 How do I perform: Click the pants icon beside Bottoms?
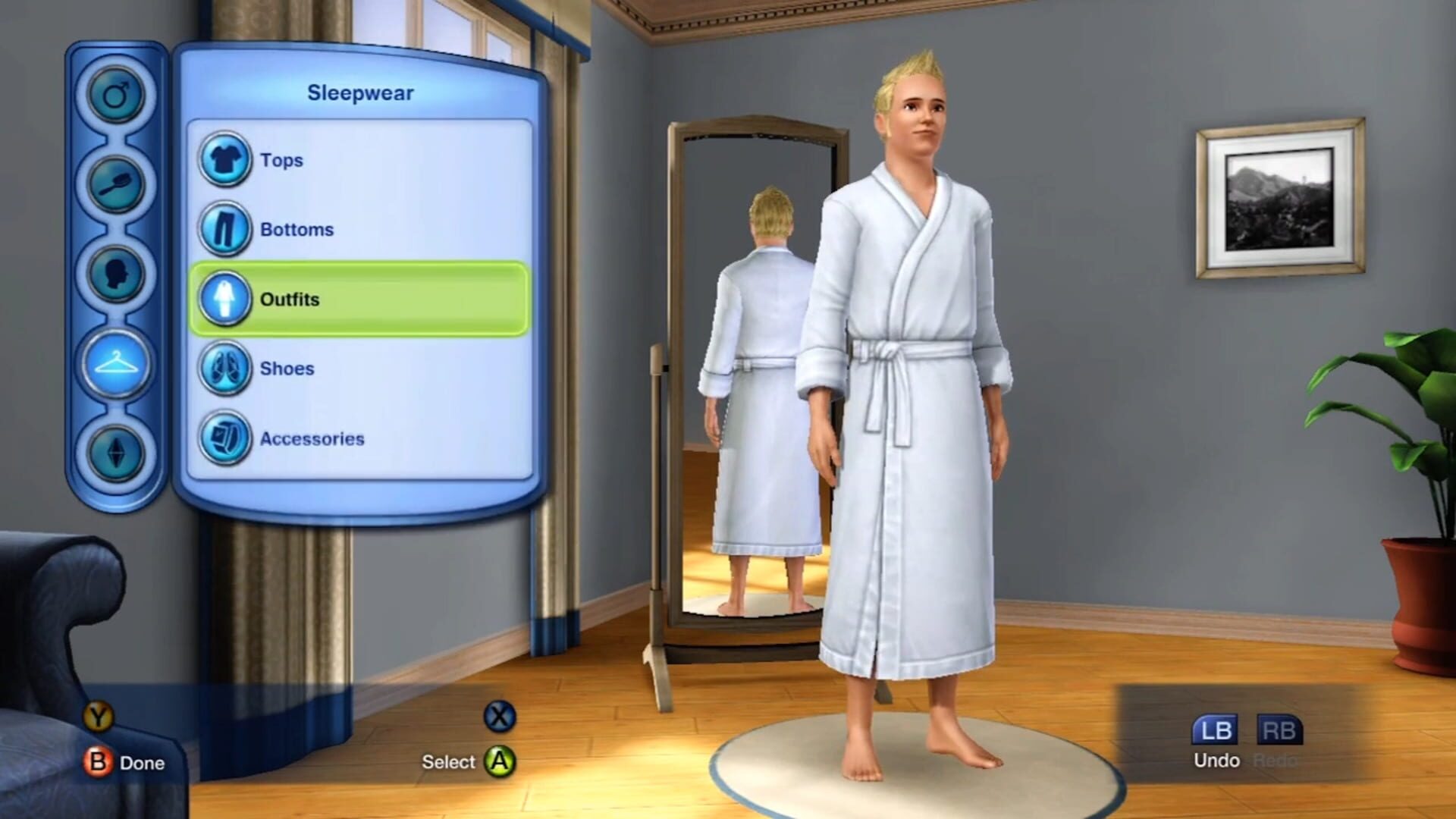click(x=225, y=229)
